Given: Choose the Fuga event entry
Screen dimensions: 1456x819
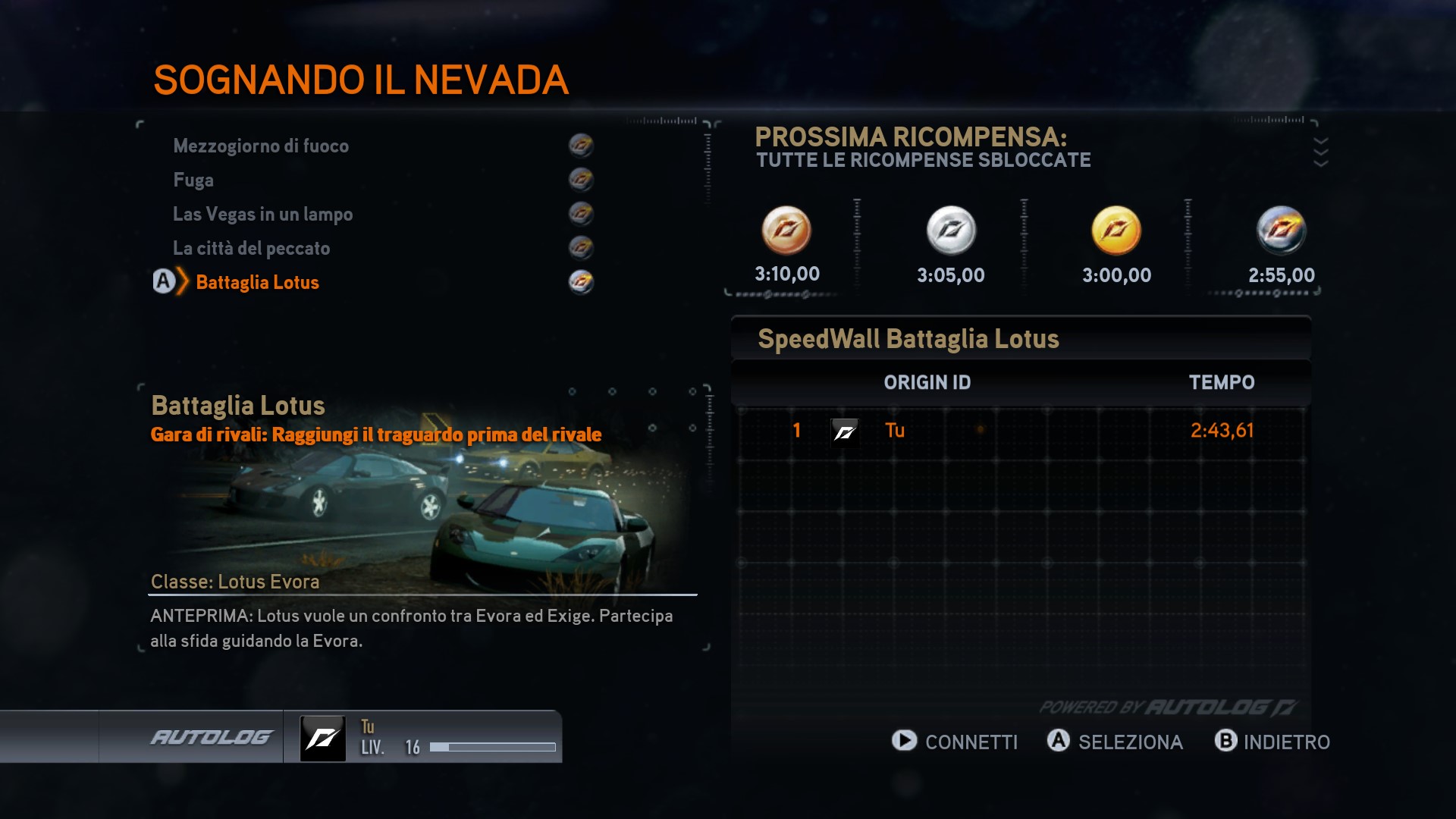Looking at the screenshot, I should [x=193, y=180].
